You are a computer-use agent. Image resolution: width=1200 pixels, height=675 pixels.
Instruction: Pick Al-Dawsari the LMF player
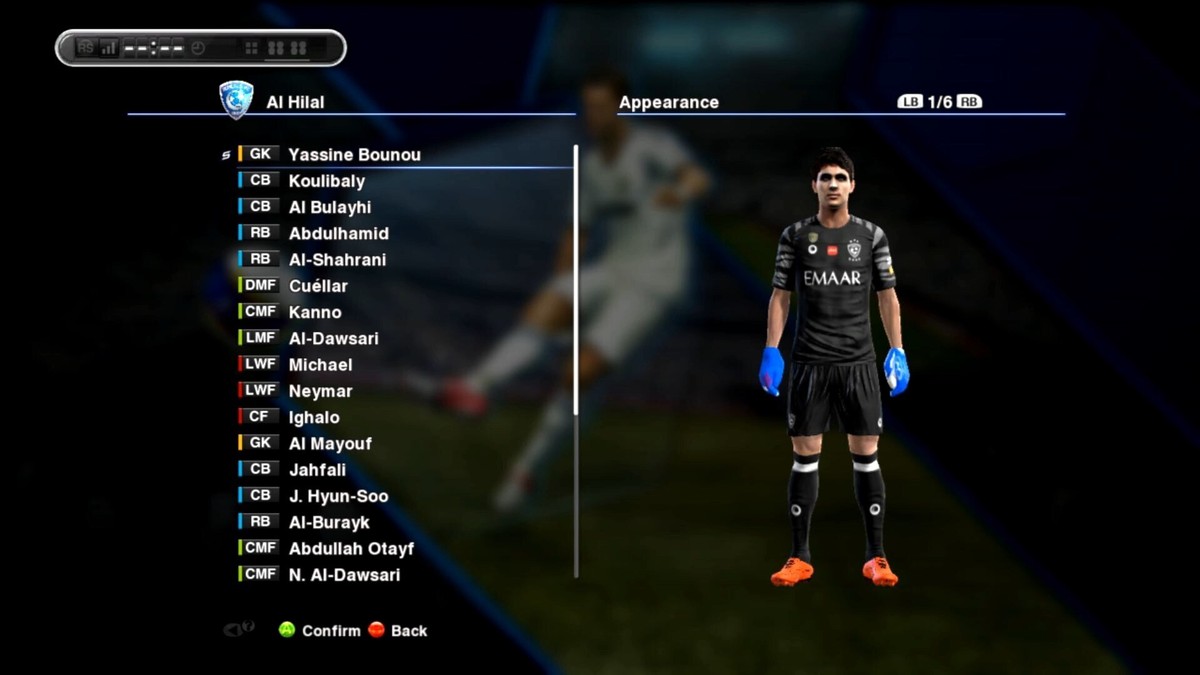pyautogui.click(x=333, y=339)
